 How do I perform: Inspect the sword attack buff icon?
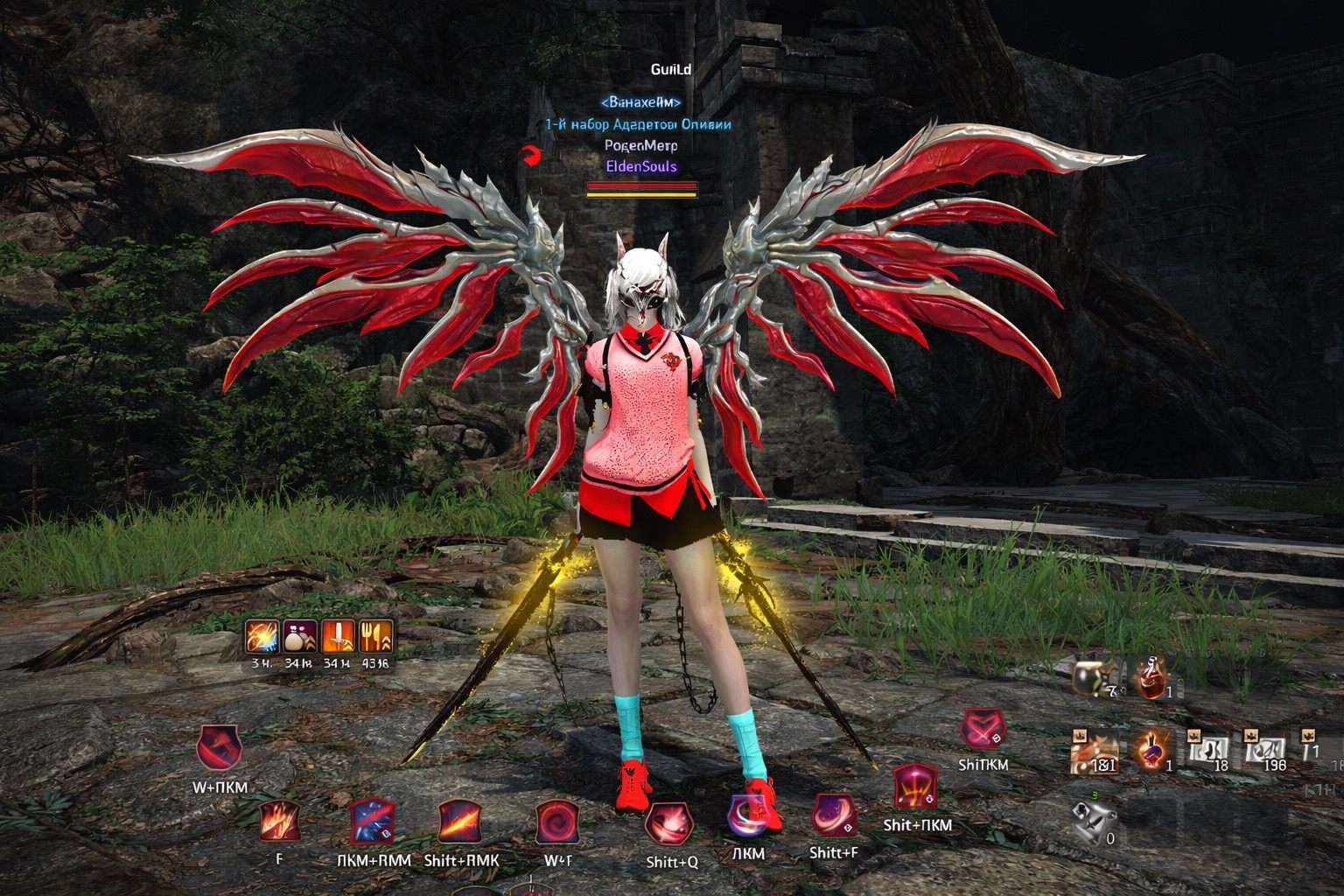coord(338,637)
